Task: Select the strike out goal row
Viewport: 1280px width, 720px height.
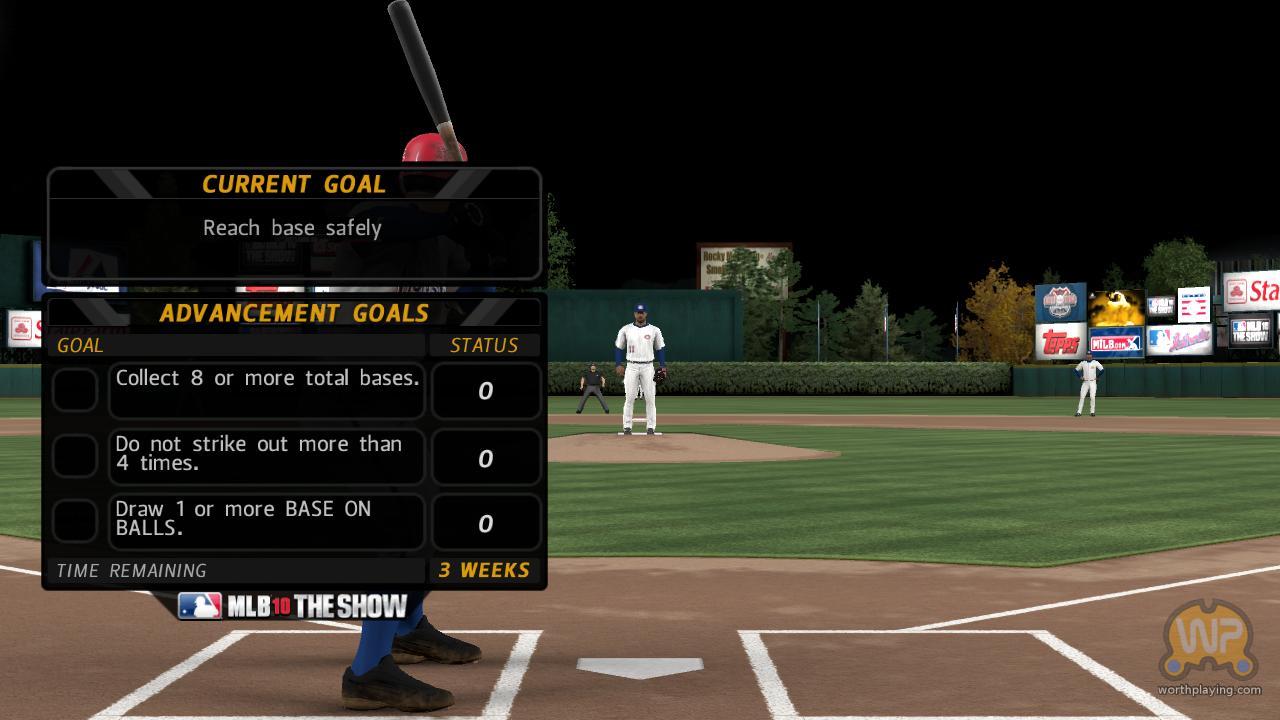Action: [x=266, y=455]
